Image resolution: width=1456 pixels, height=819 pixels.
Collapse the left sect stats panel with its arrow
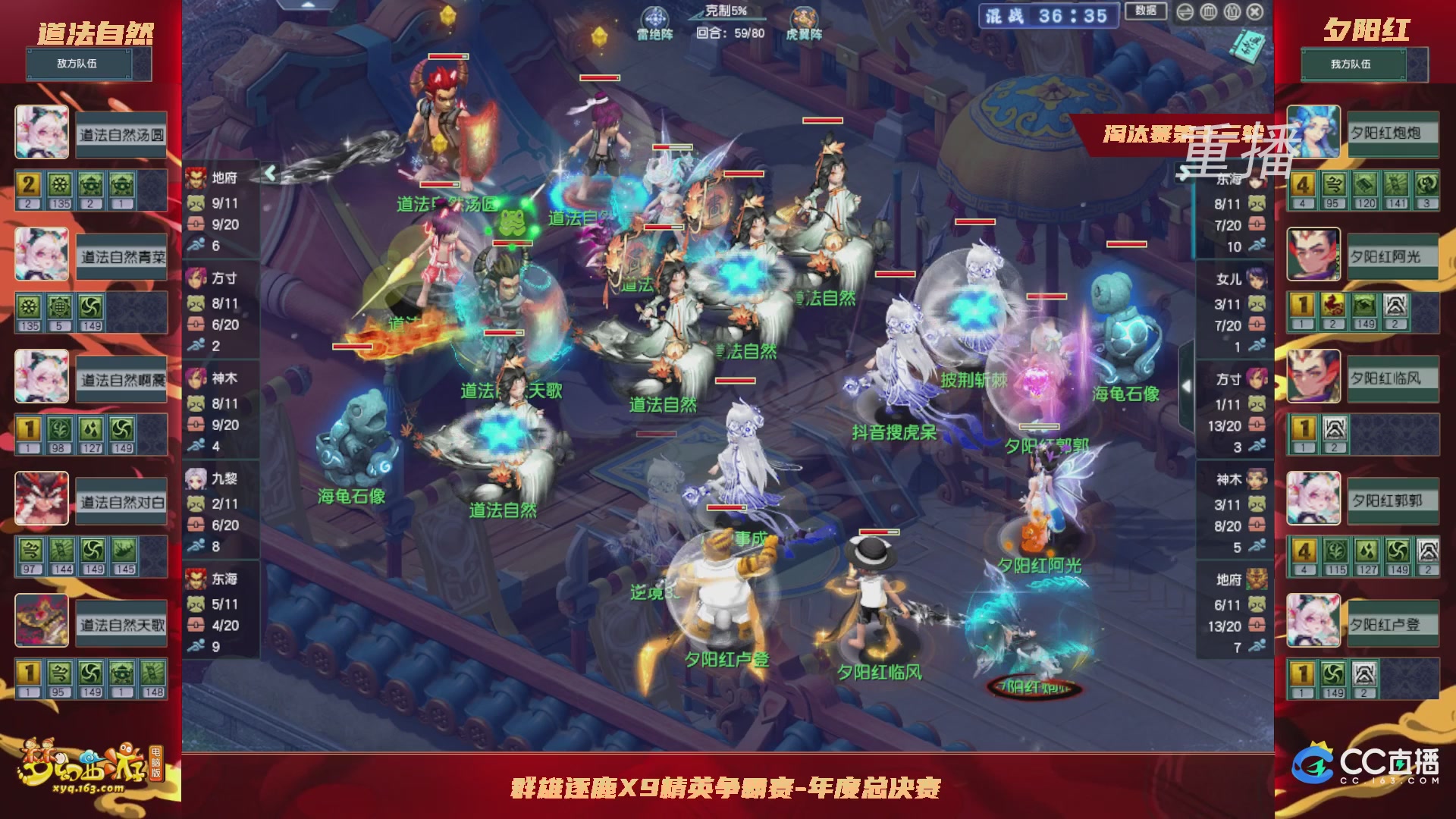coord(271,172)
